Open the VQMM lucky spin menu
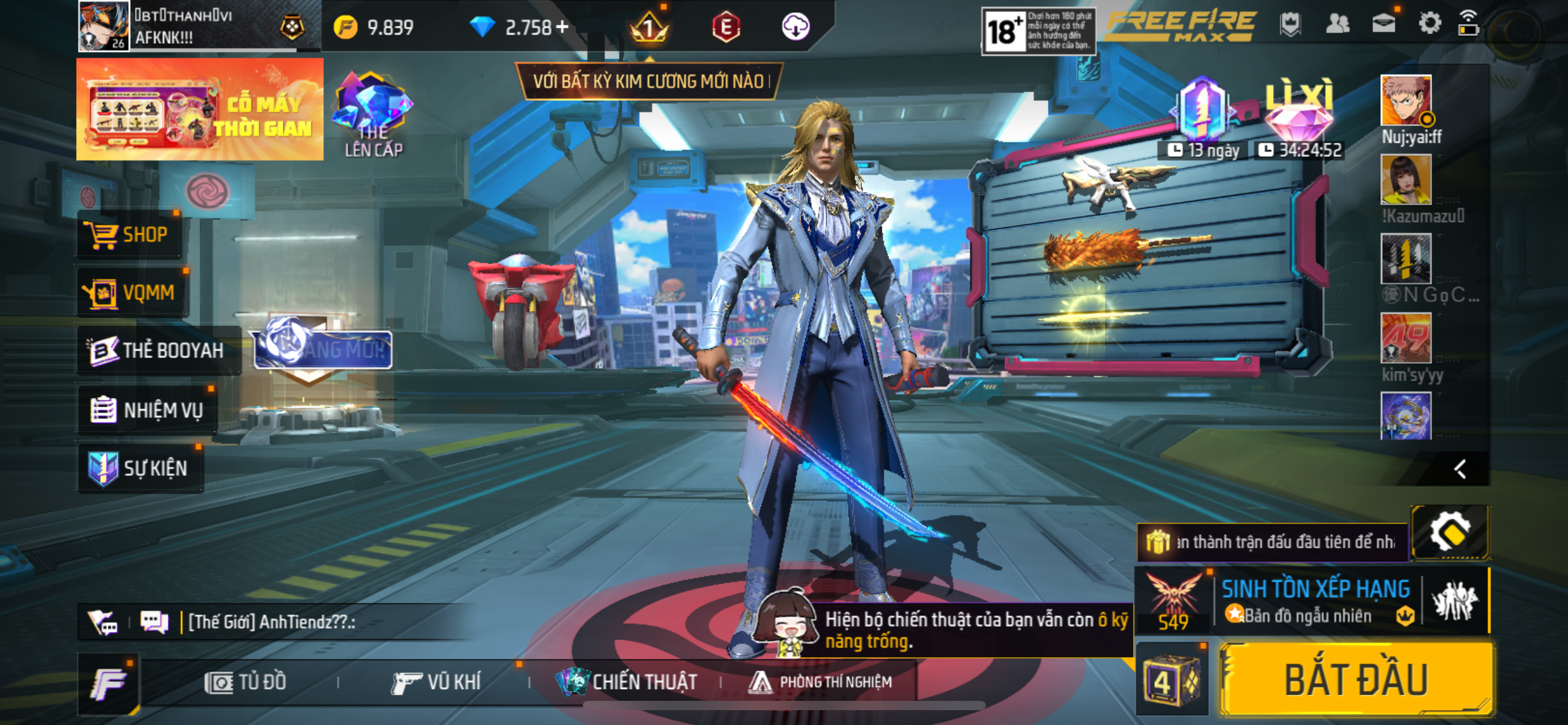 point(133,292)
